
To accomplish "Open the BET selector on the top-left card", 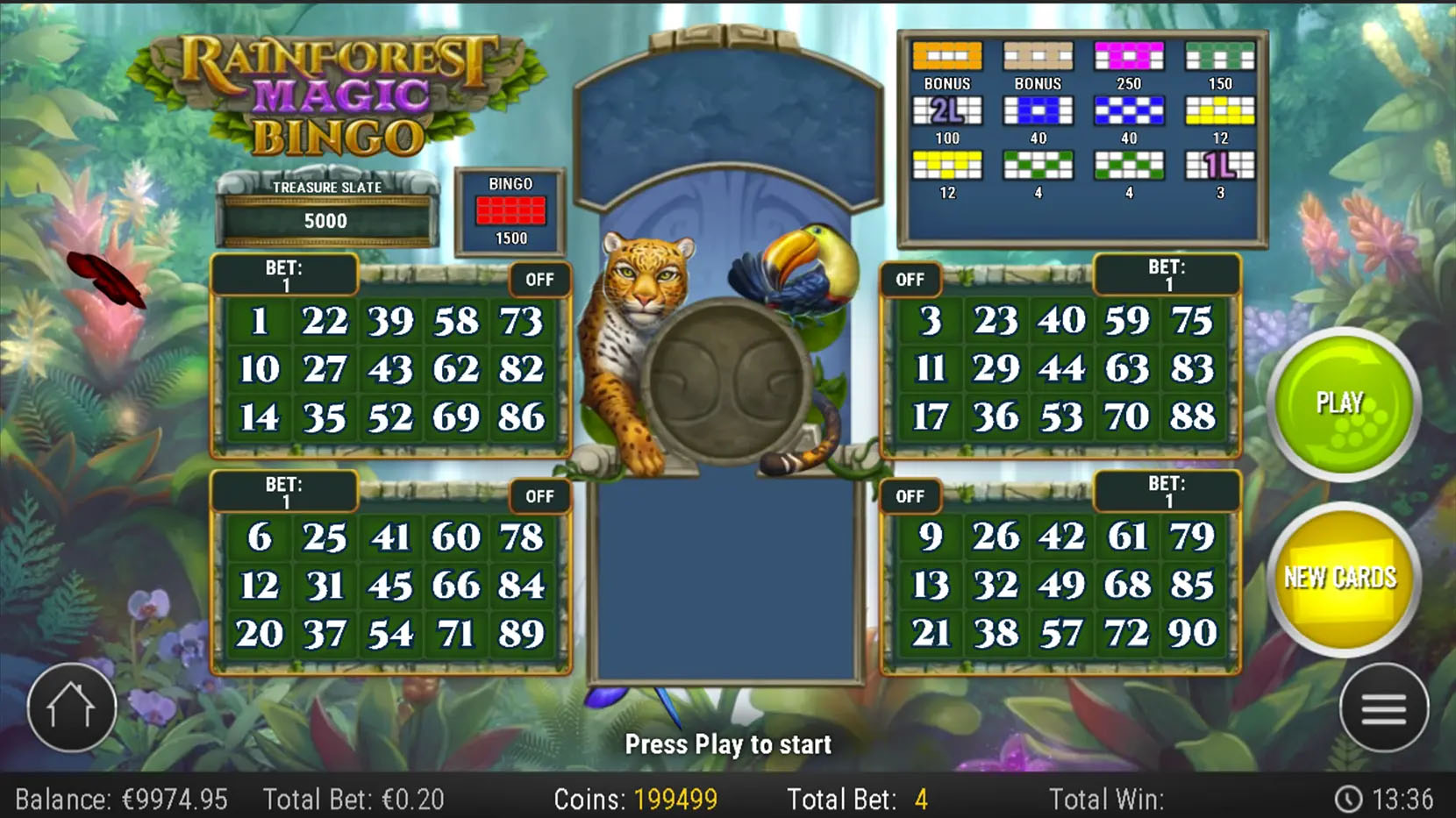I will click(283, 274).
